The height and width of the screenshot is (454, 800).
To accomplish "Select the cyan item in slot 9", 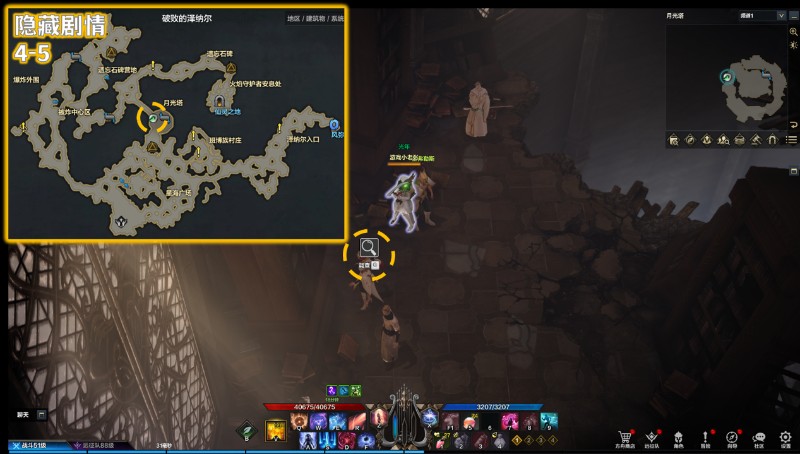I will (549, 421).
